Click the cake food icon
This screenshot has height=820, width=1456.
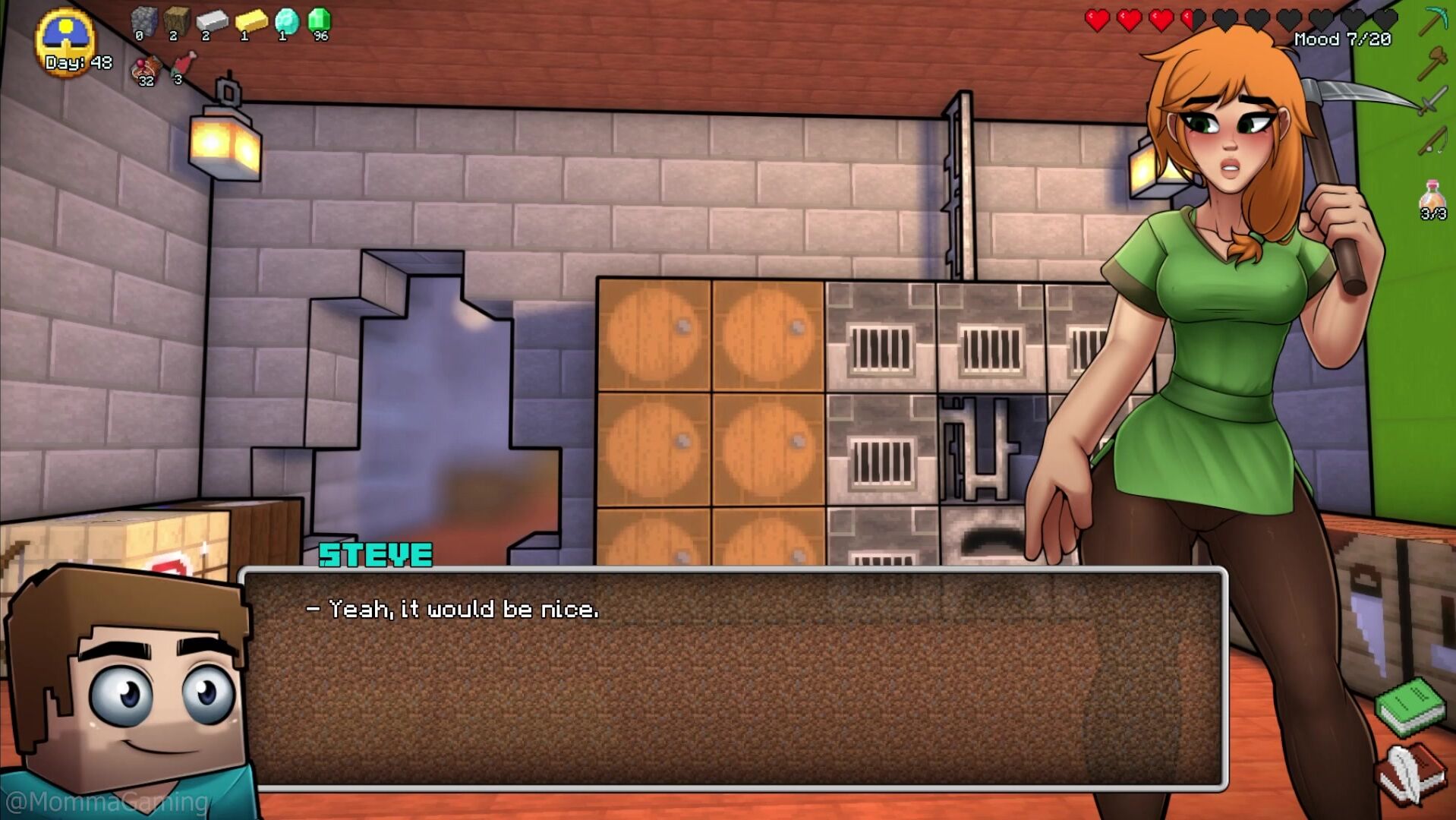pyautogui.click(x=146, y=68)
